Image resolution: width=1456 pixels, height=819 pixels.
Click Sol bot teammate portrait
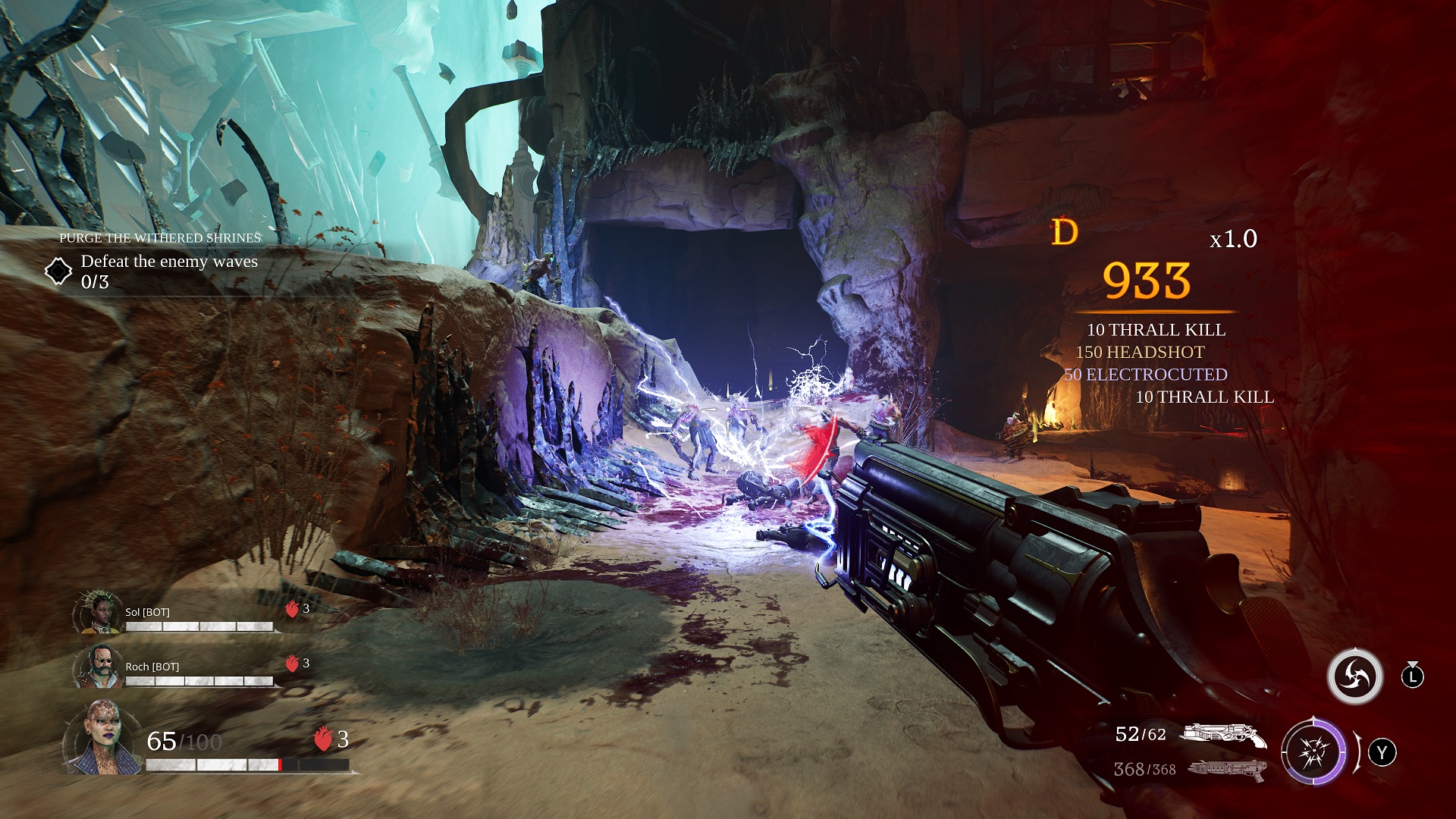tap(99, 612)
